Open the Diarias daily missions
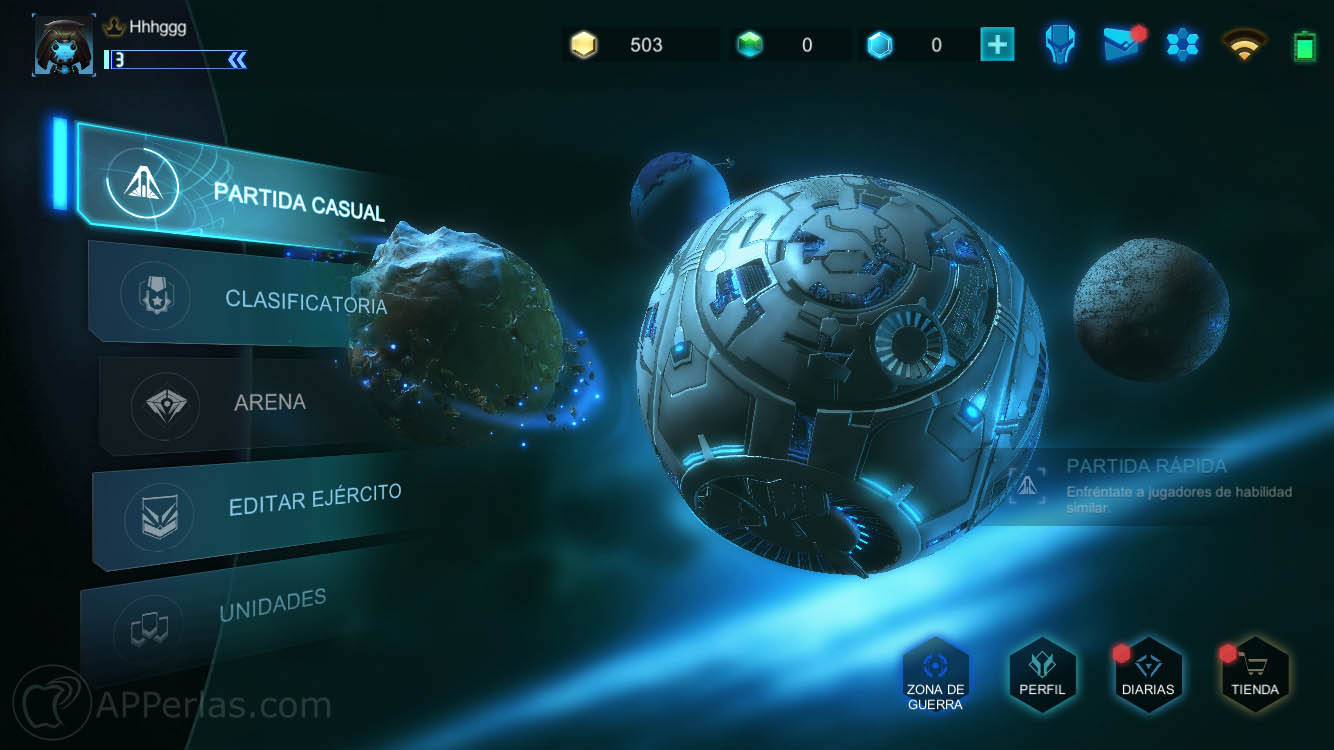The image size is (1334, 750). tap(1148, 675)
